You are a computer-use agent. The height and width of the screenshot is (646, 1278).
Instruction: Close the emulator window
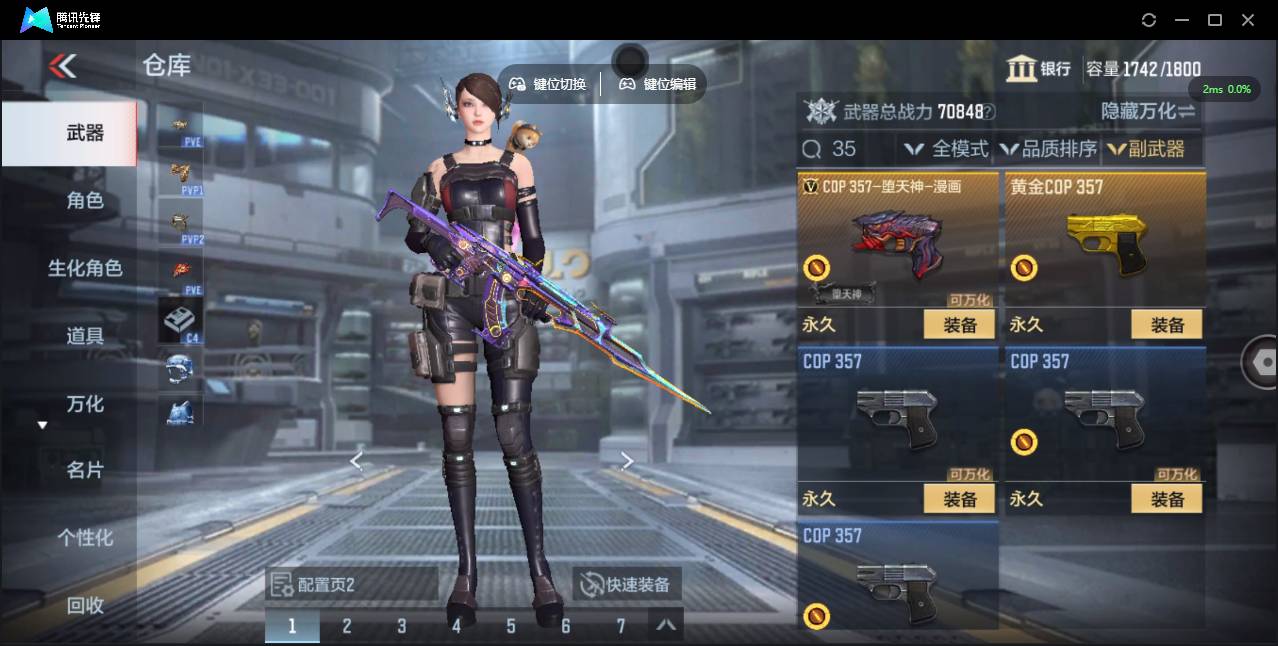(x=1248, y=20)
